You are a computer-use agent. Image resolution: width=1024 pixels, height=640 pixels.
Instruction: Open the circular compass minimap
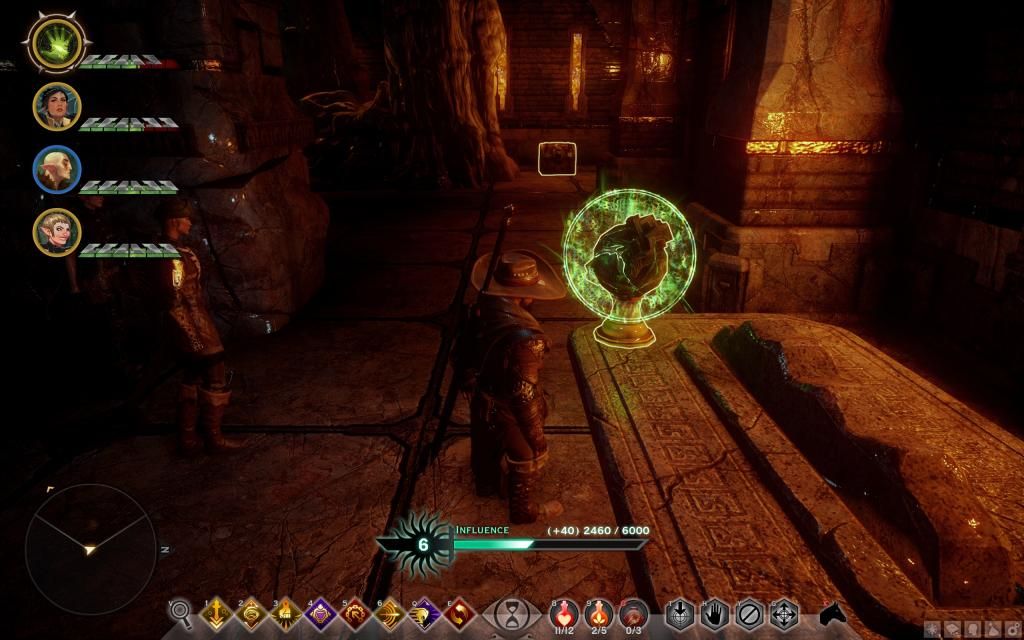coord(90,548)
